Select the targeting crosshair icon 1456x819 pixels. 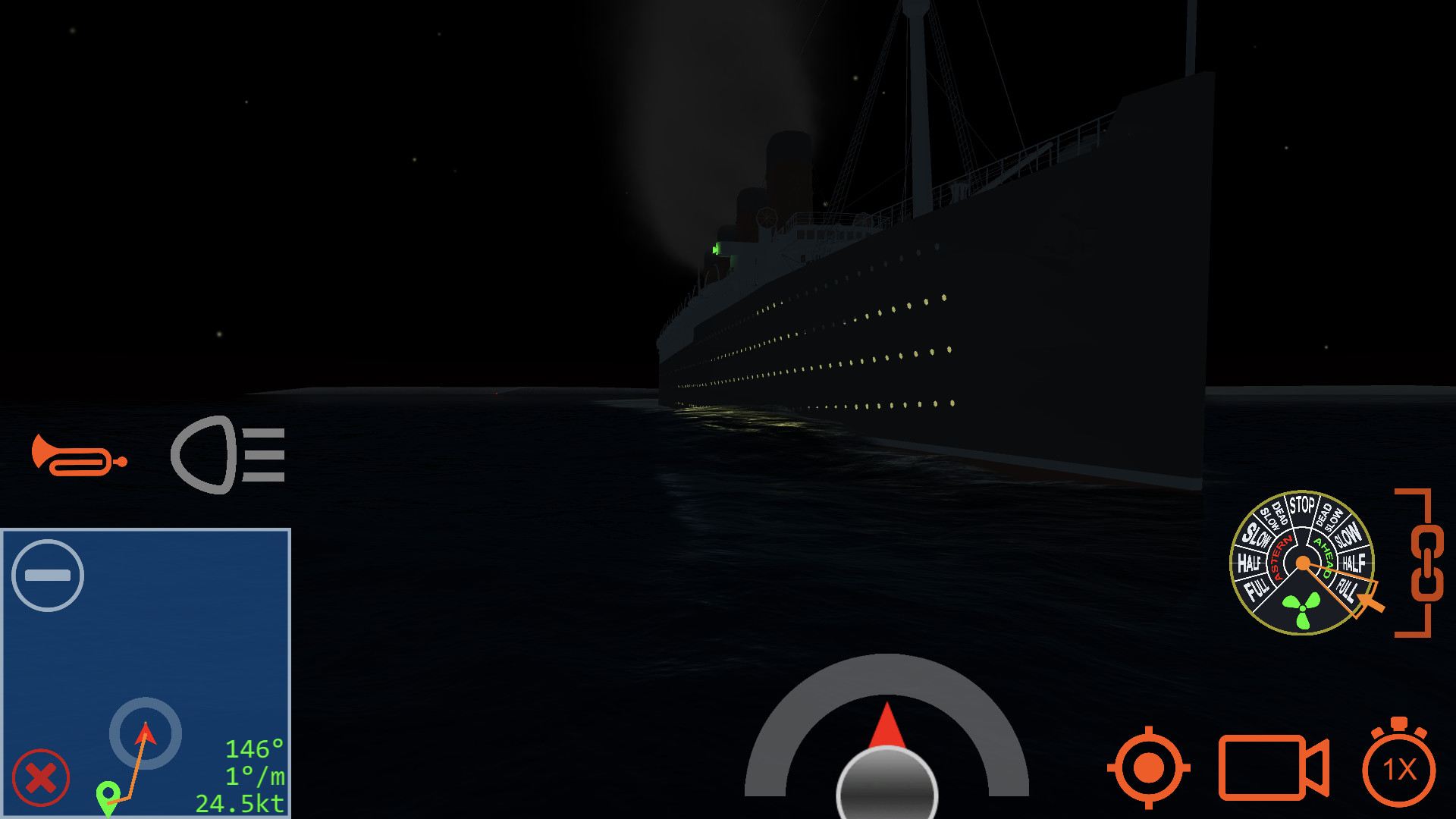click(x=1150, y=768)
